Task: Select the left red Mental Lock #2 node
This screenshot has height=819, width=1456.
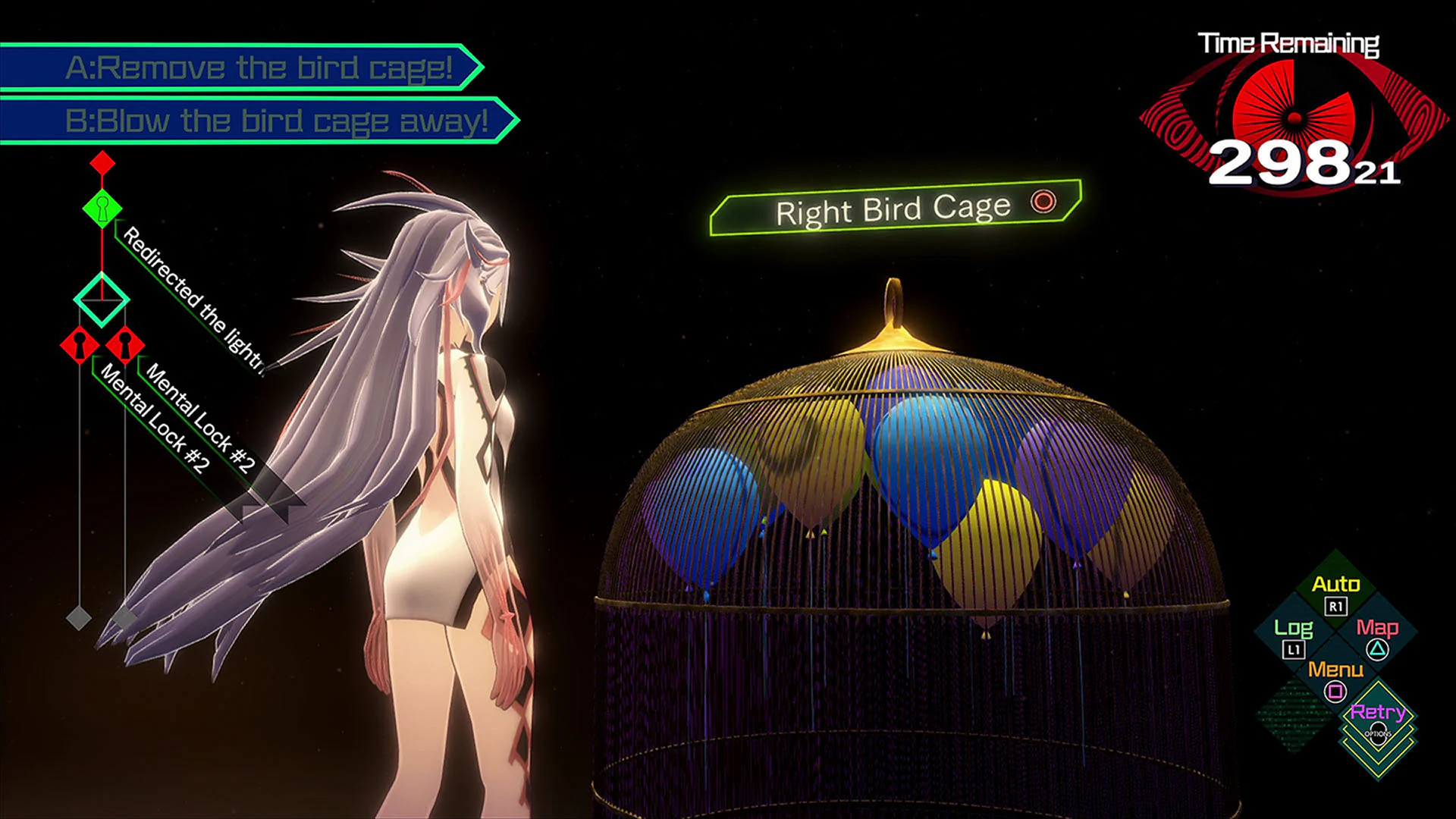Action: pyautogui.click(x=80, y=345)
